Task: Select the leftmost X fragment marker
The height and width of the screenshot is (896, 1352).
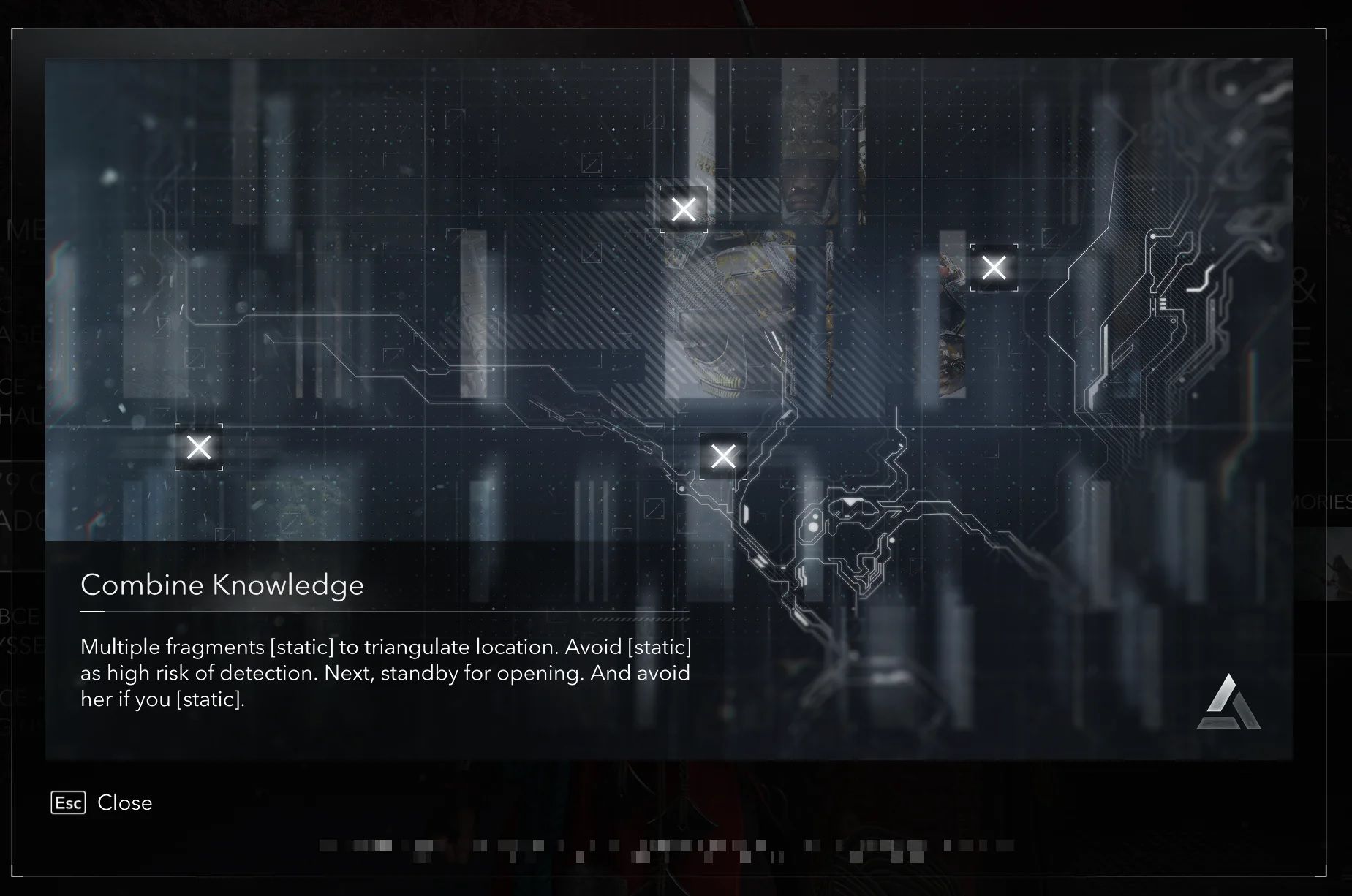Action: pyautogui.click(x=199, y=447)
